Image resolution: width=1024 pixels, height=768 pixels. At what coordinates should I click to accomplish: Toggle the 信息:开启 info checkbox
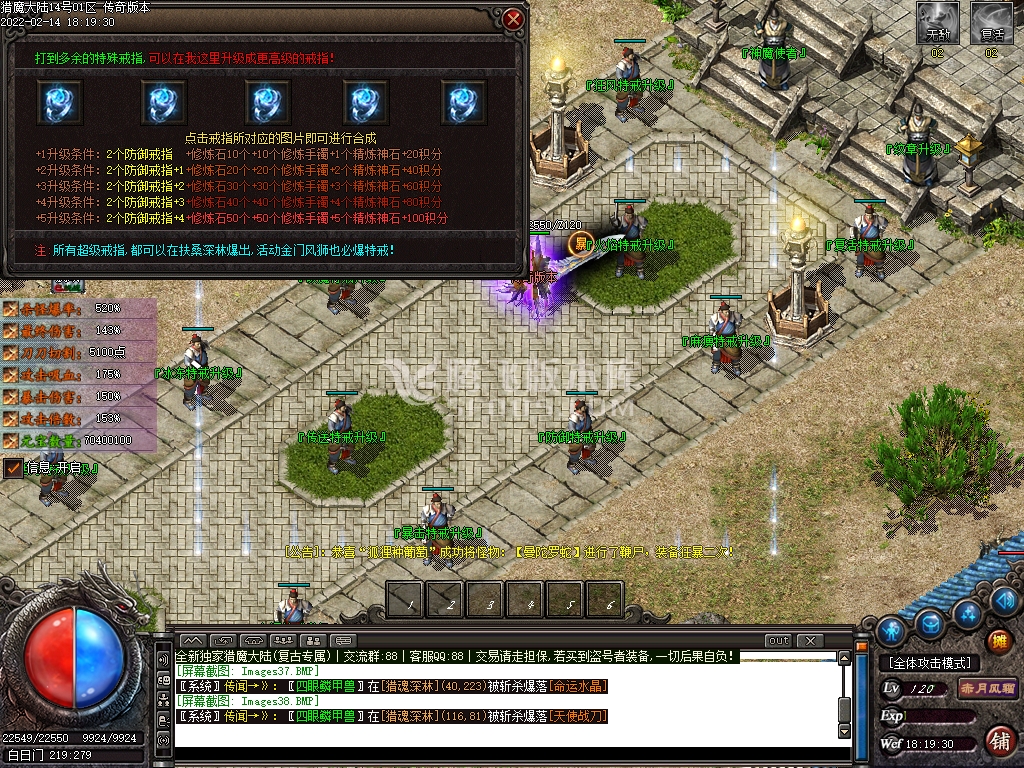click(x=13, y=468)
